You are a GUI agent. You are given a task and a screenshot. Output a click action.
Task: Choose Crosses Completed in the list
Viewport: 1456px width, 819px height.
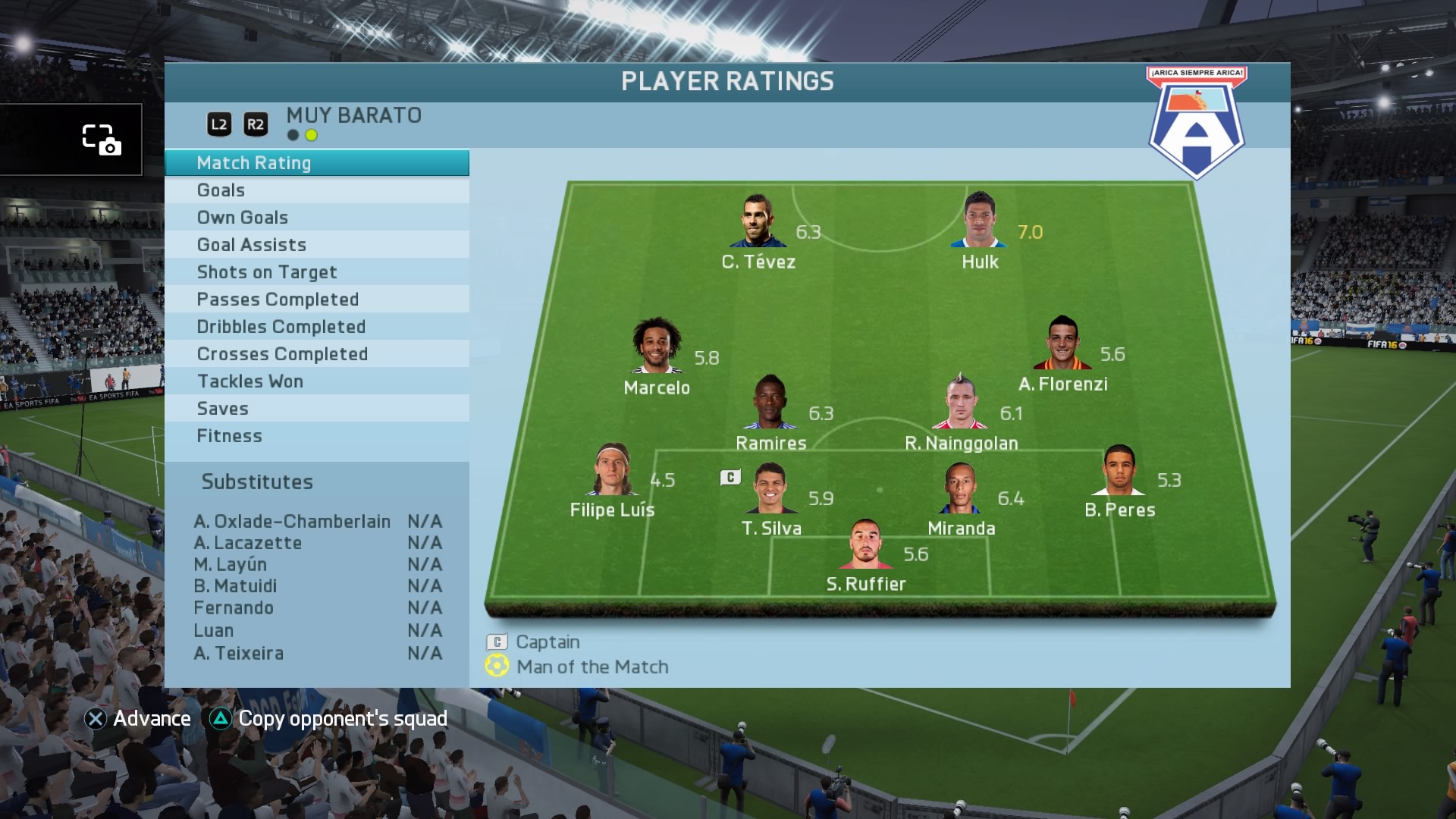316,354
